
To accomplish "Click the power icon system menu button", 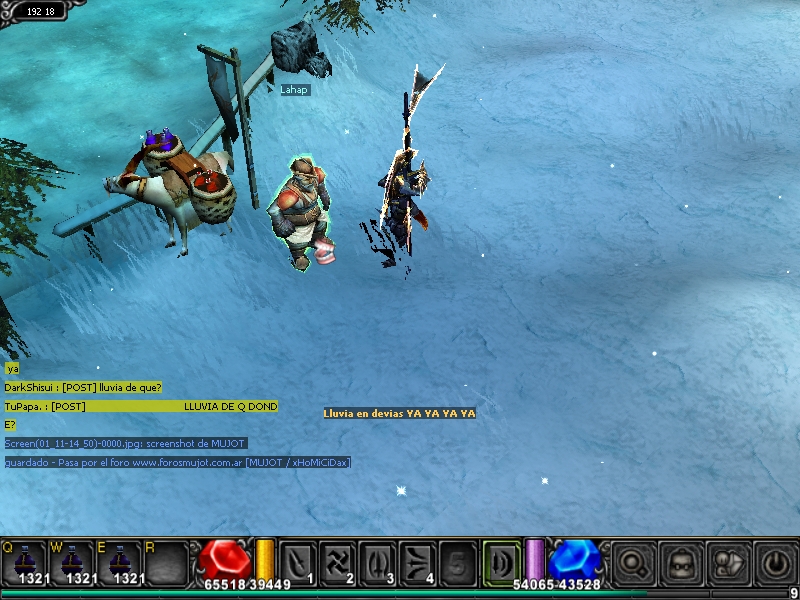I will 776,563.
